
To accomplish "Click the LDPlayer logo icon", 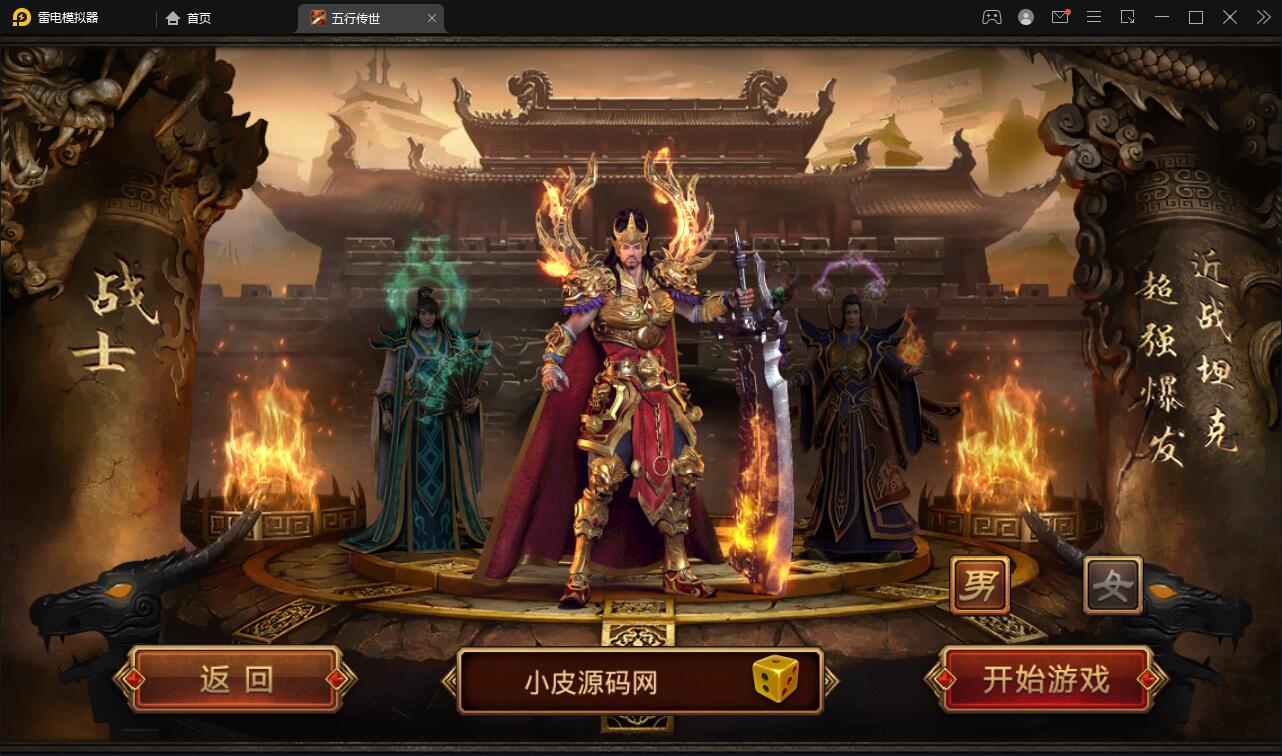I will click(x=19, y=17).
